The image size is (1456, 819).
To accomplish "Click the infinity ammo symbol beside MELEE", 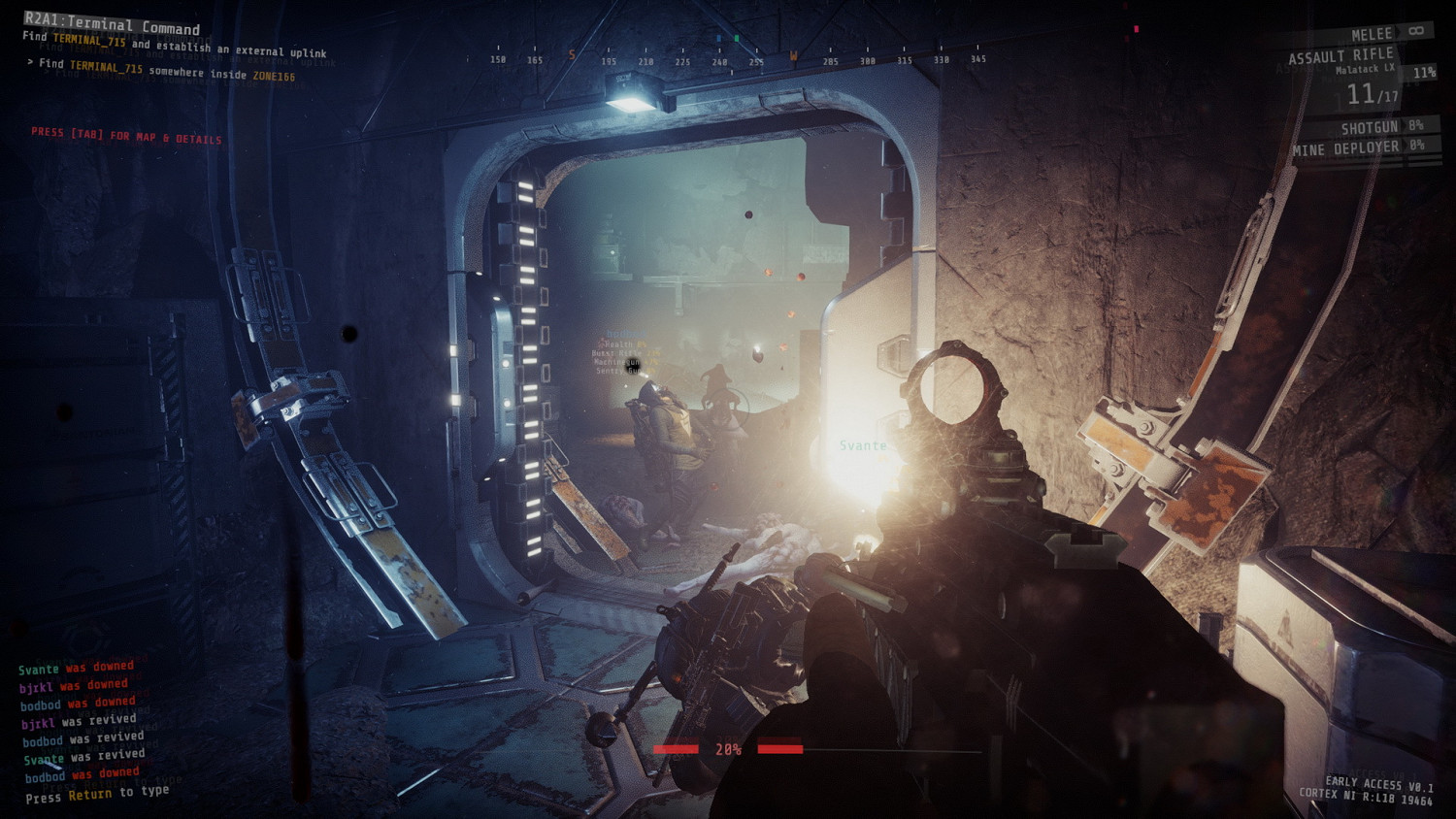I will 1414,31.
